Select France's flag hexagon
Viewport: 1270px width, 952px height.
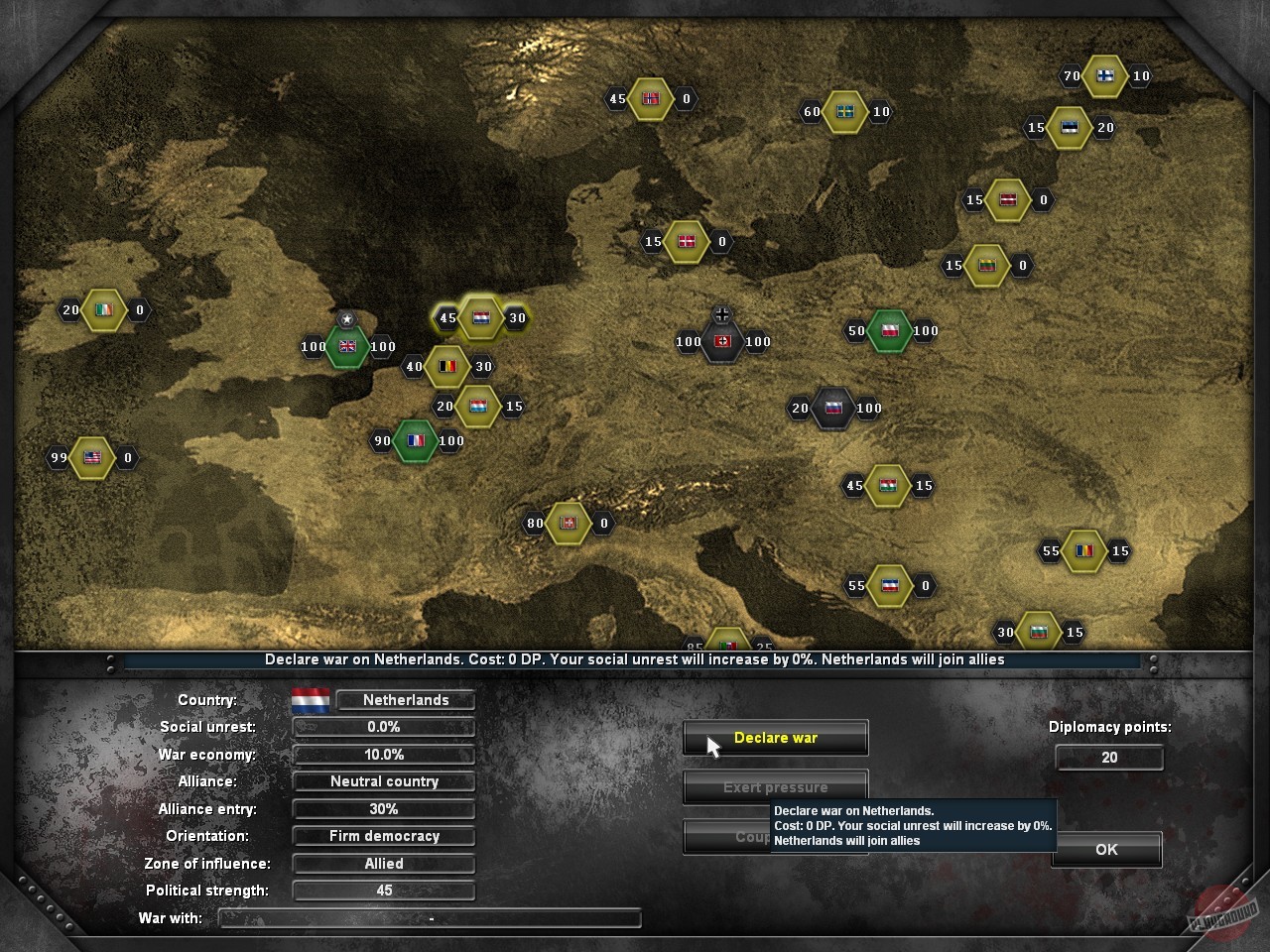point(415,440)
